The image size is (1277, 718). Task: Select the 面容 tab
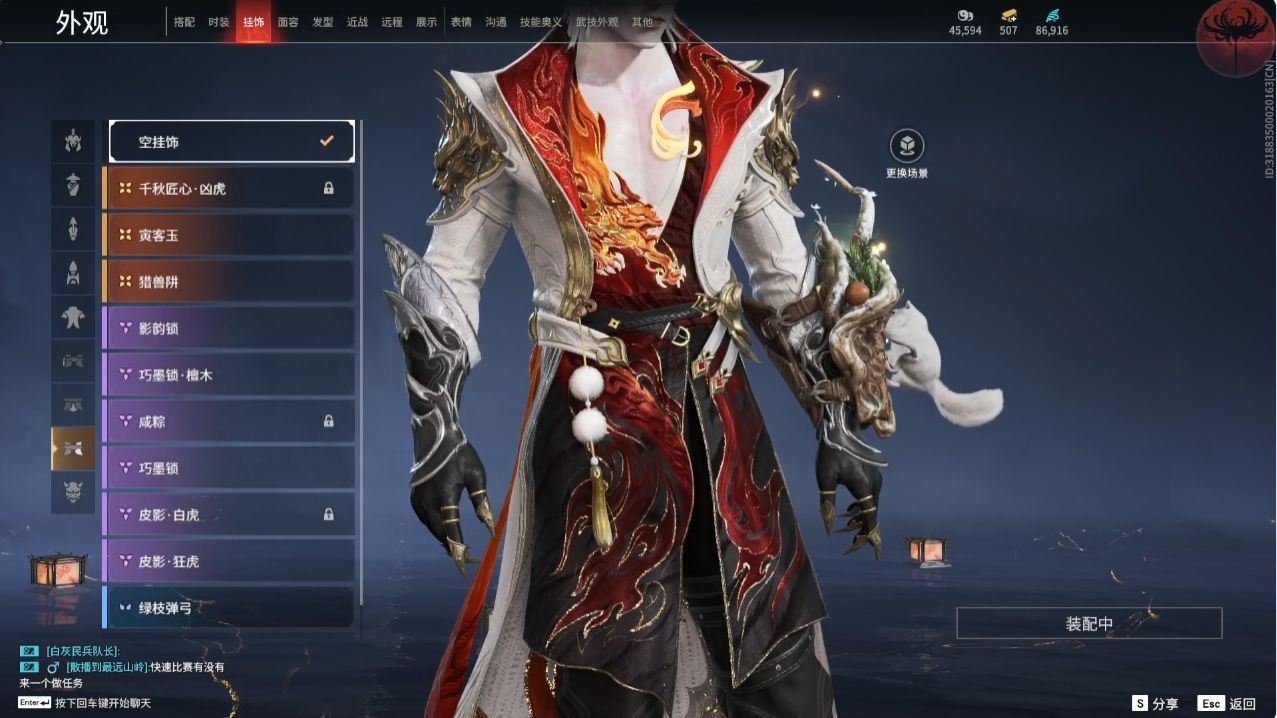(288, 22)
